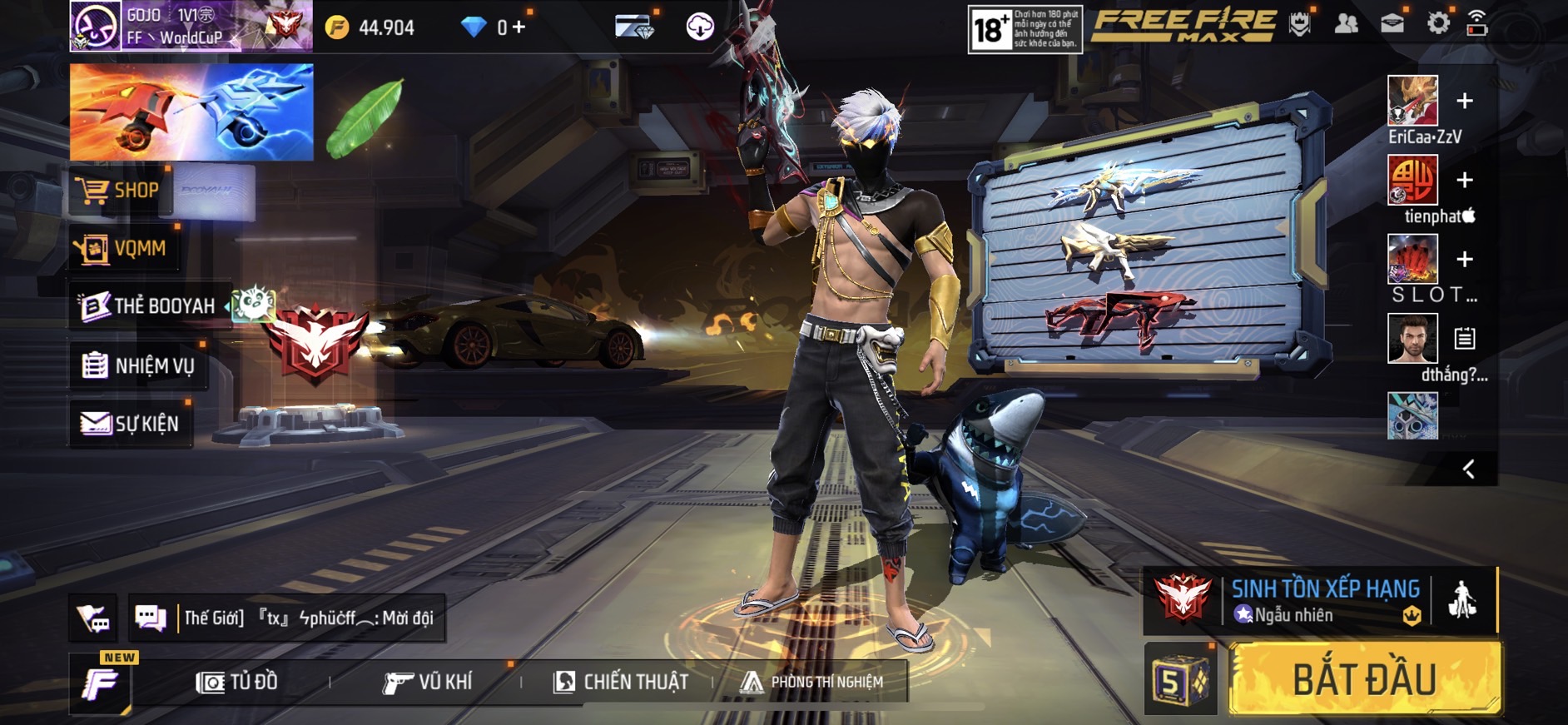Switch to the VŨ KHÍ weapons tab
The image size is (1568, 725).
pos(428,683)
